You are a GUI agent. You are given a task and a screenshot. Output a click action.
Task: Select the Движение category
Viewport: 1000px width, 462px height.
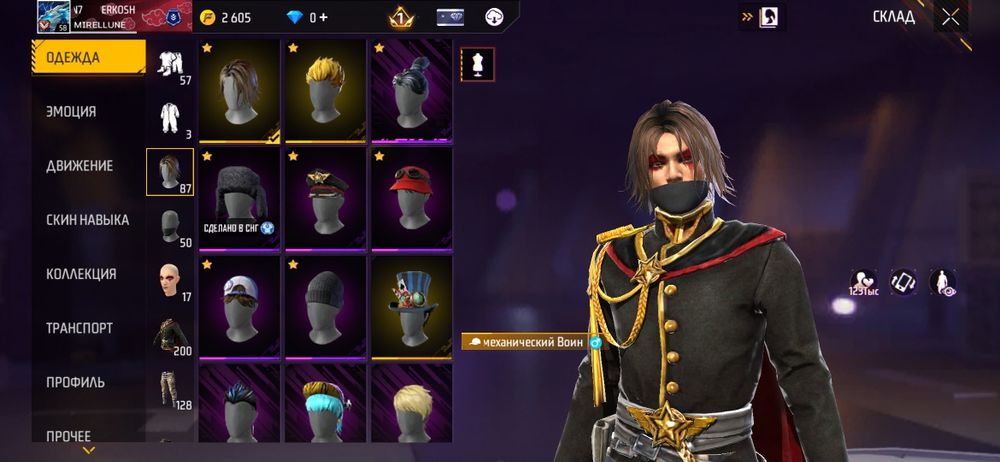pyautogui.click(x=79, y=166)
